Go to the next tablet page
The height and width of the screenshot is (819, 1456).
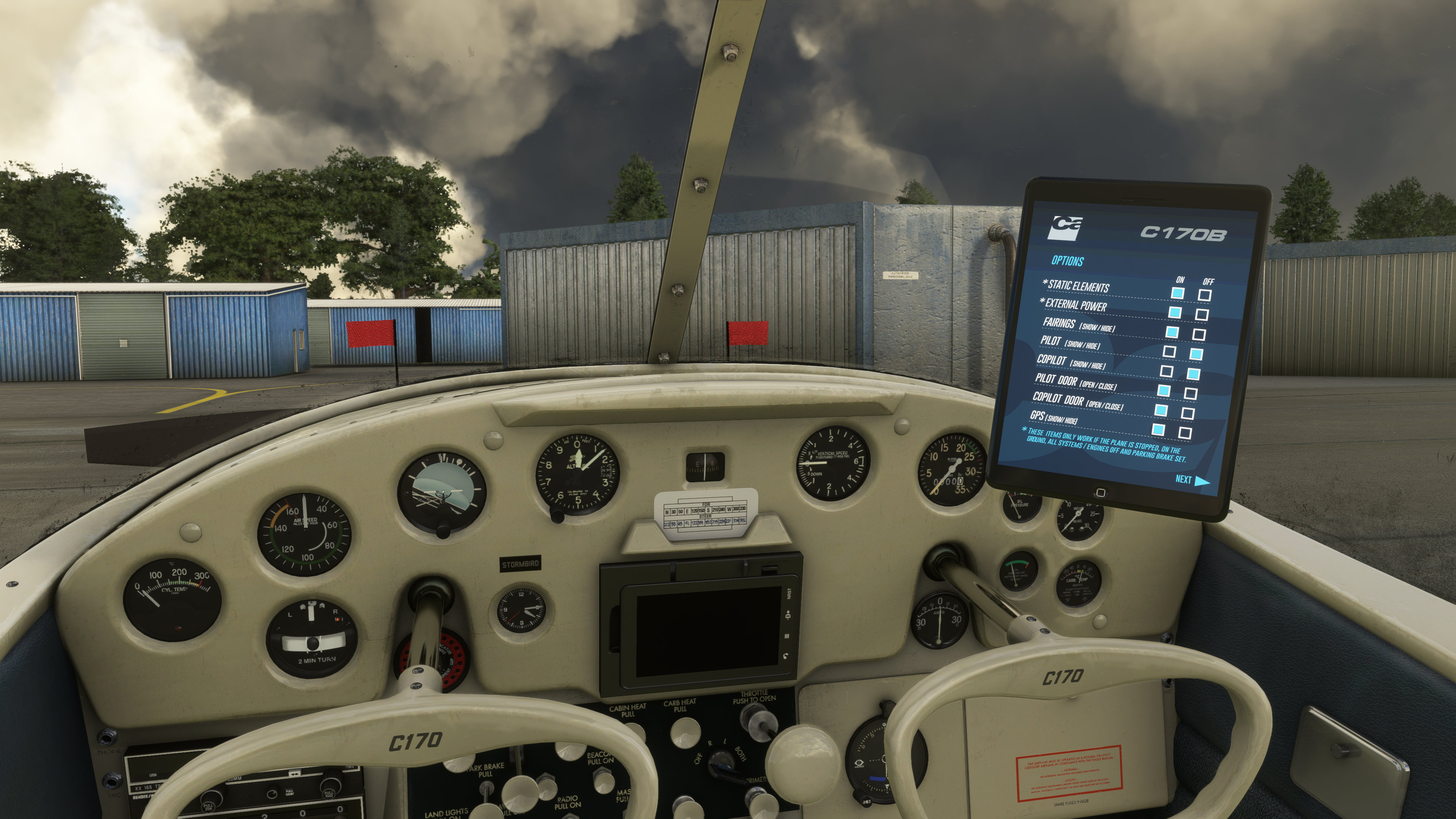pos(1191,480)
